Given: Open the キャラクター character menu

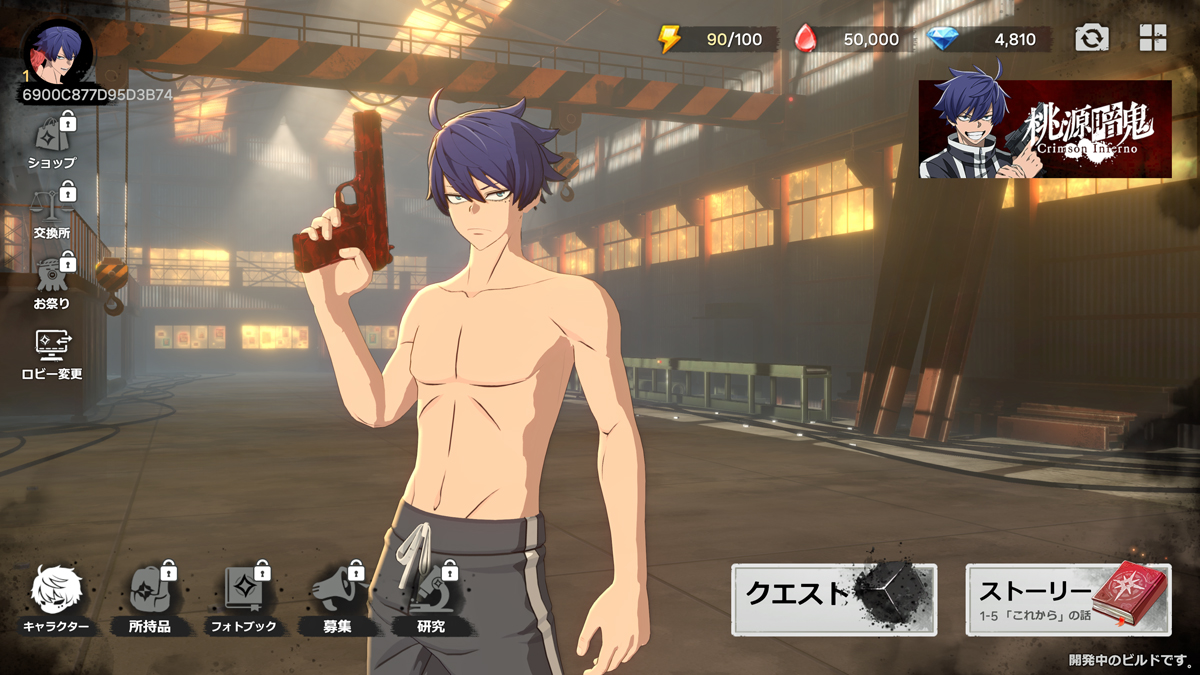Looking at the screenshot, I should pyautogui.click(x=56, y=600).
